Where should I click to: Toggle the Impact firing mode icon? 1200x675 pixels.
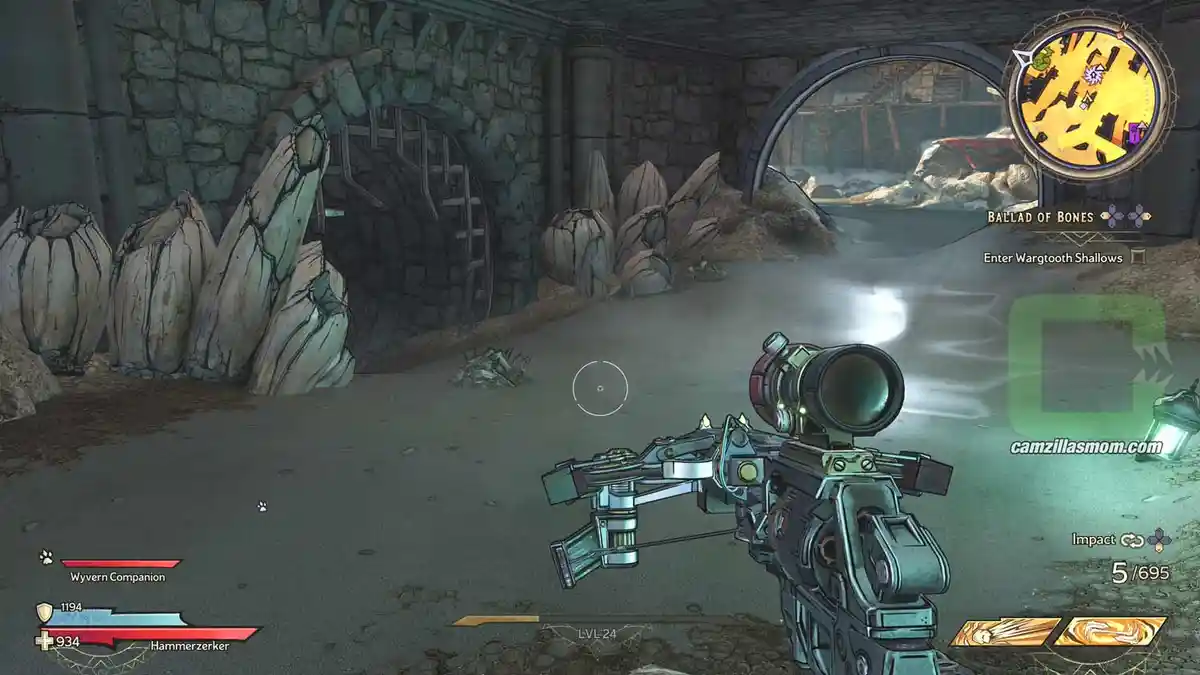(x=1132, y=540)
